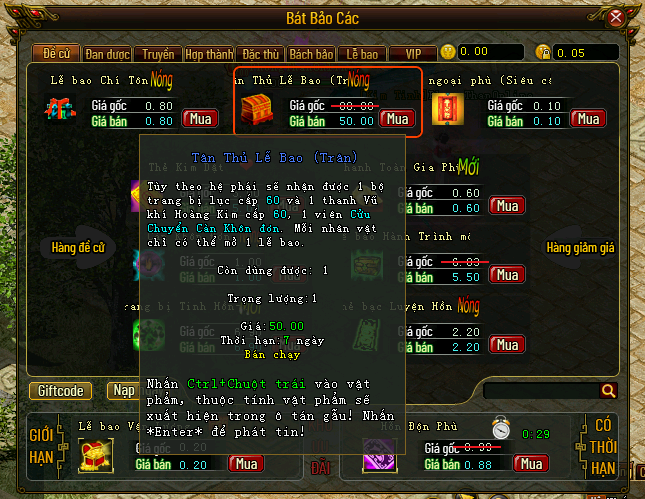Click the magnifier search button
Image resolution: width=645 pixels, height=499 pixels.
[608, 391]
